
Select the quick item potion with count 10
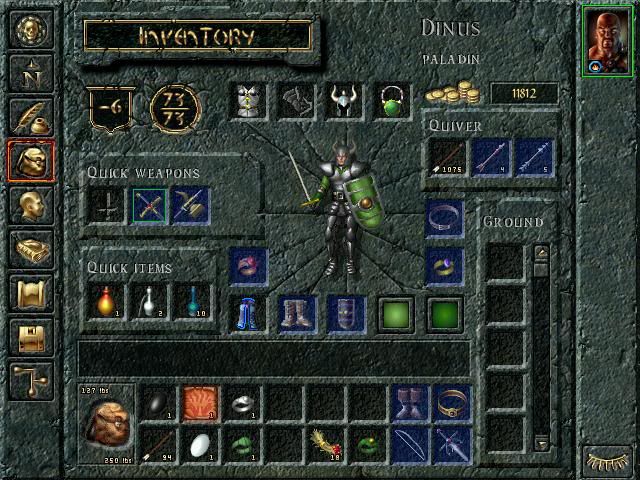point(193,301)
